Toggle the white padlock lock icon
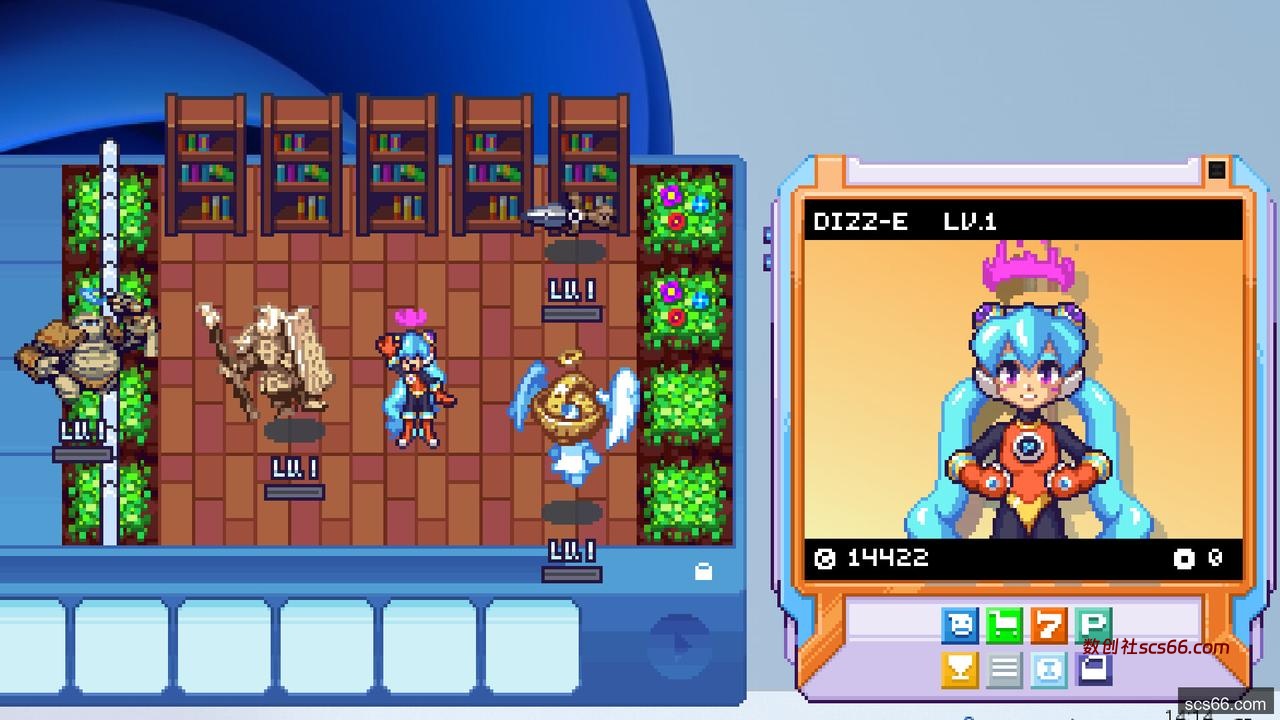This screenshot has height=720, width=1280. (703, 572)
